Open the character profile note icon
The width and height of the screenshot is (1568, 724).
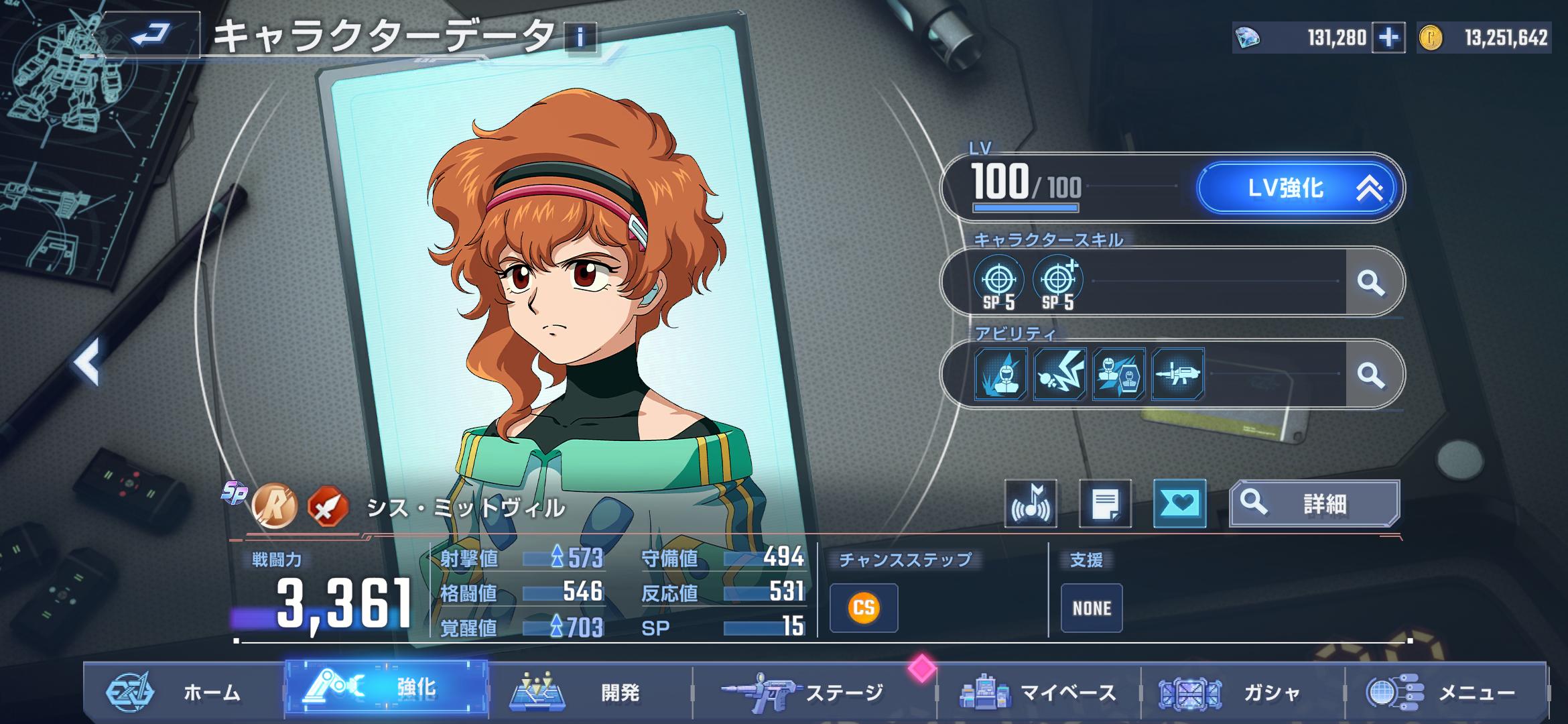pos(1105,503)
